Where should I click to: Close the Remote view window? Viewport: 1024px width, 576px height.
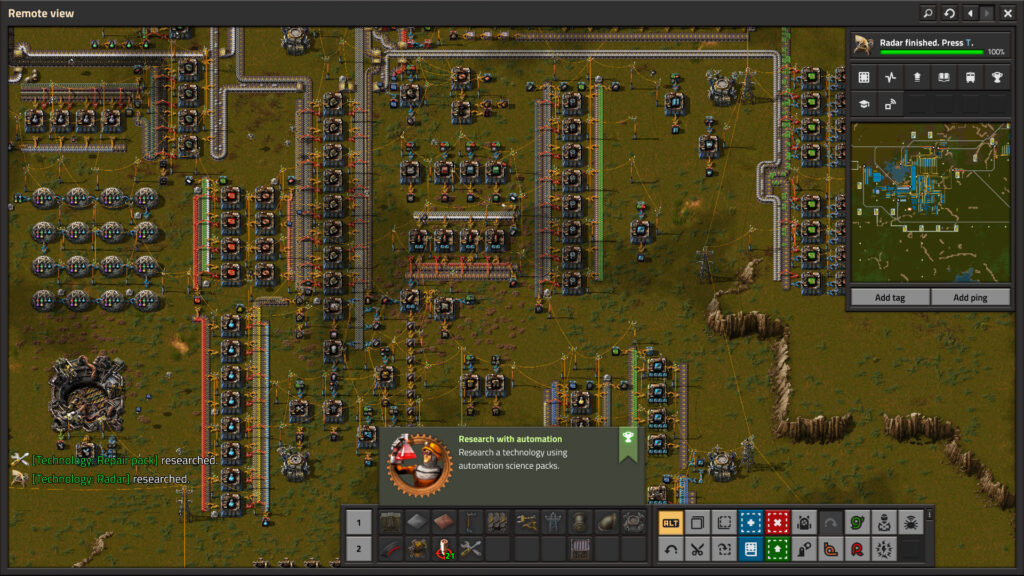1007,13
